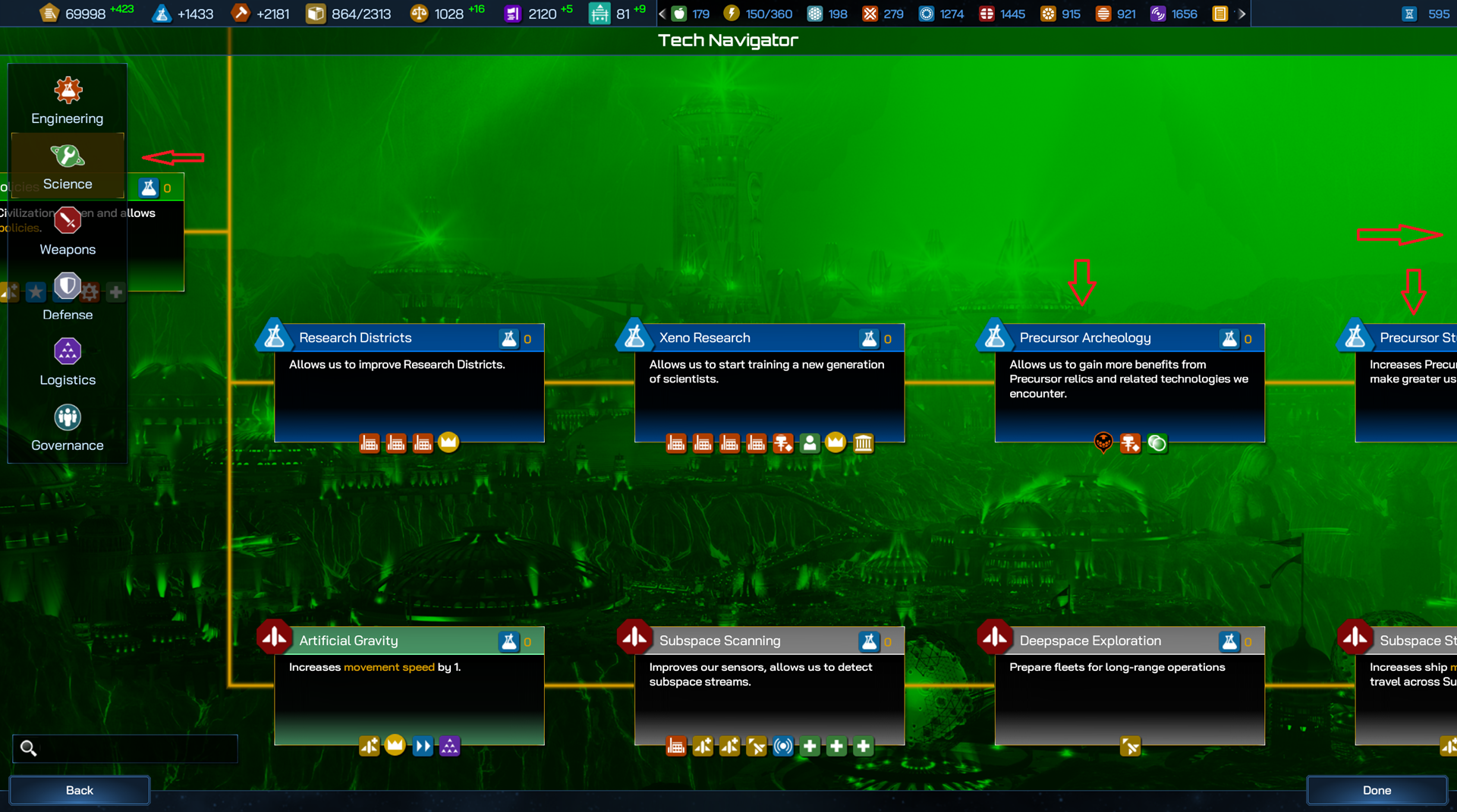Show the Logistics tech category

pyautogui.click(x=68, y=362)
